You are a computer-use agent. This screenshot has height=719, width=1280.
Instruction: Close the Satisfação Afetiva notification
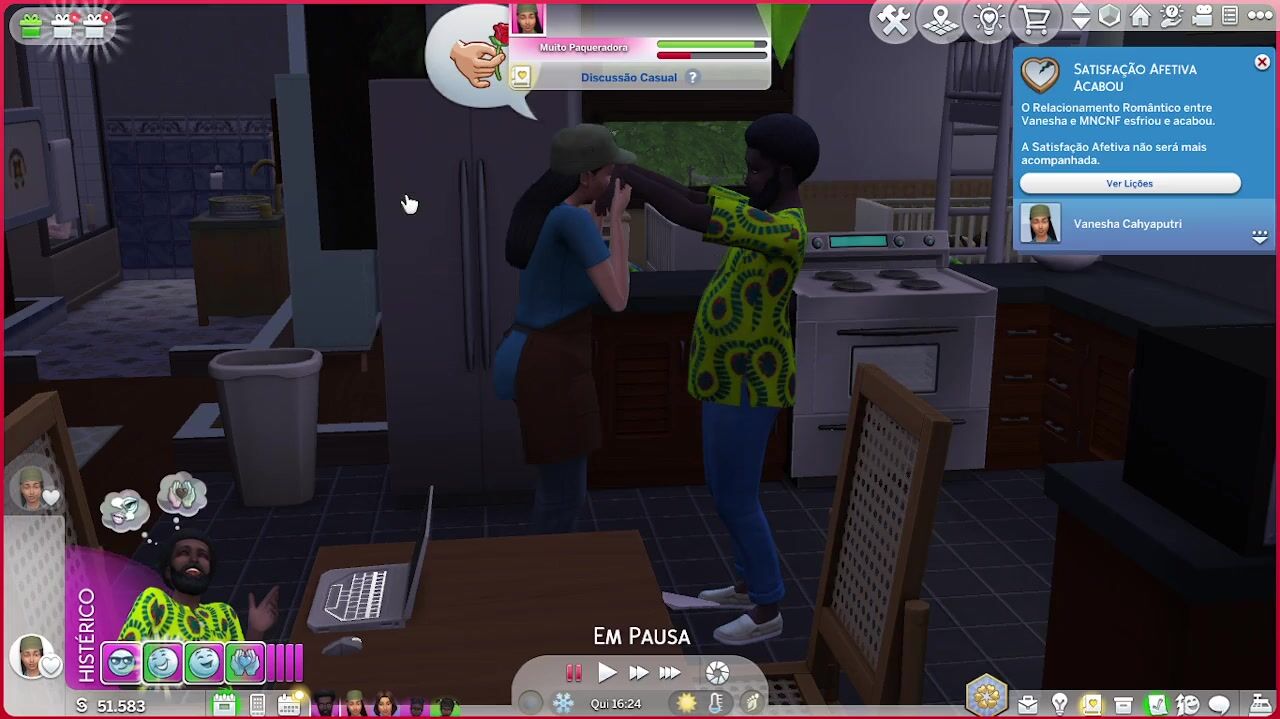(1262, 63)
